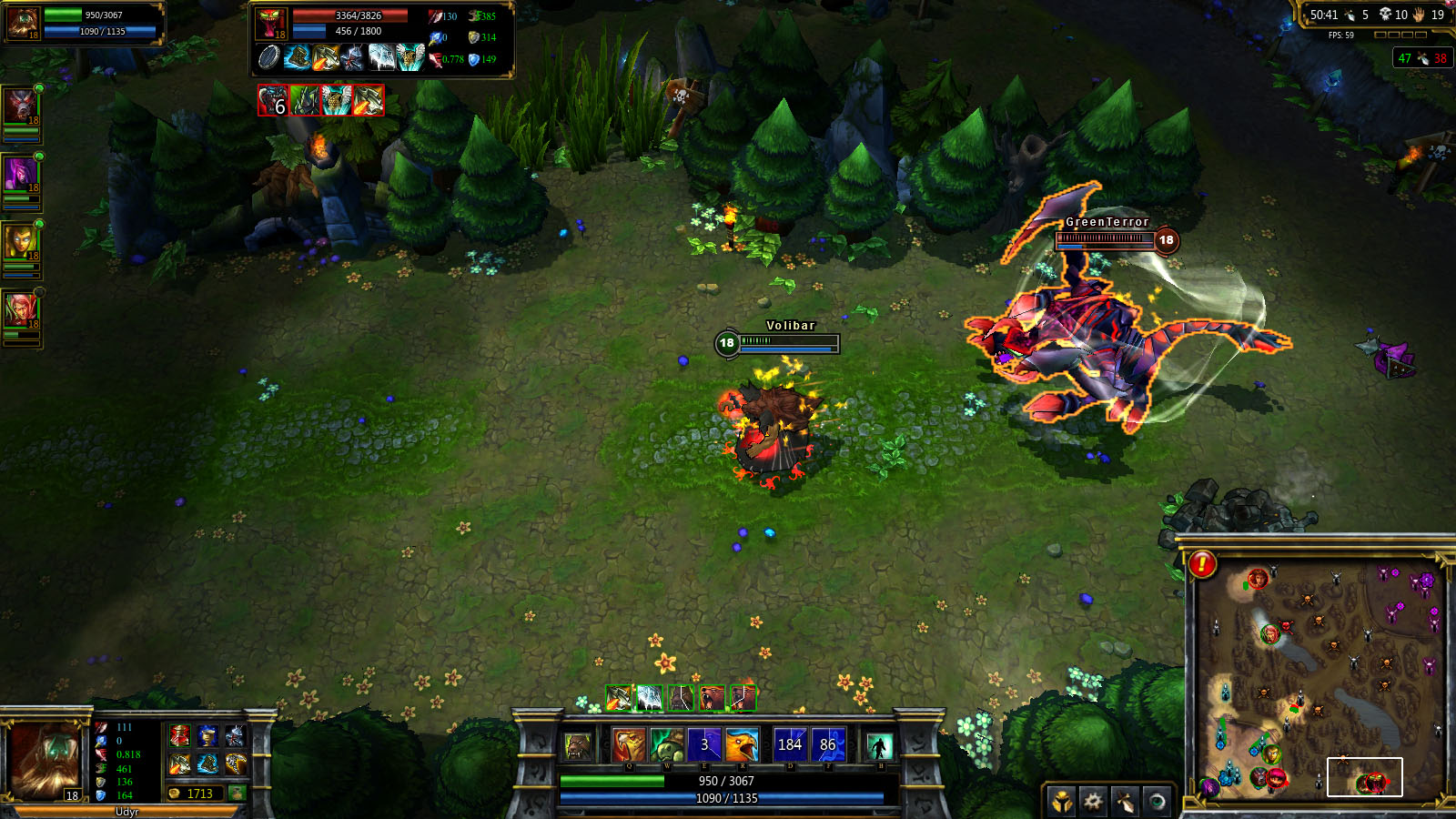Click the red exclamation alert on minimap
1456x819 pixels.
[1202, 564]
